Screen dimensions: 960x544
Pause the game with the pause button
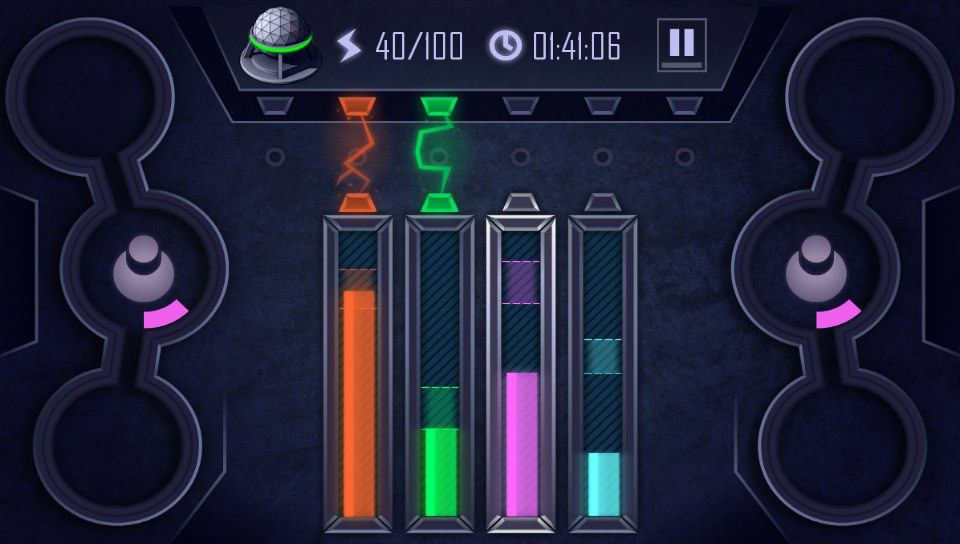point(681,45)
